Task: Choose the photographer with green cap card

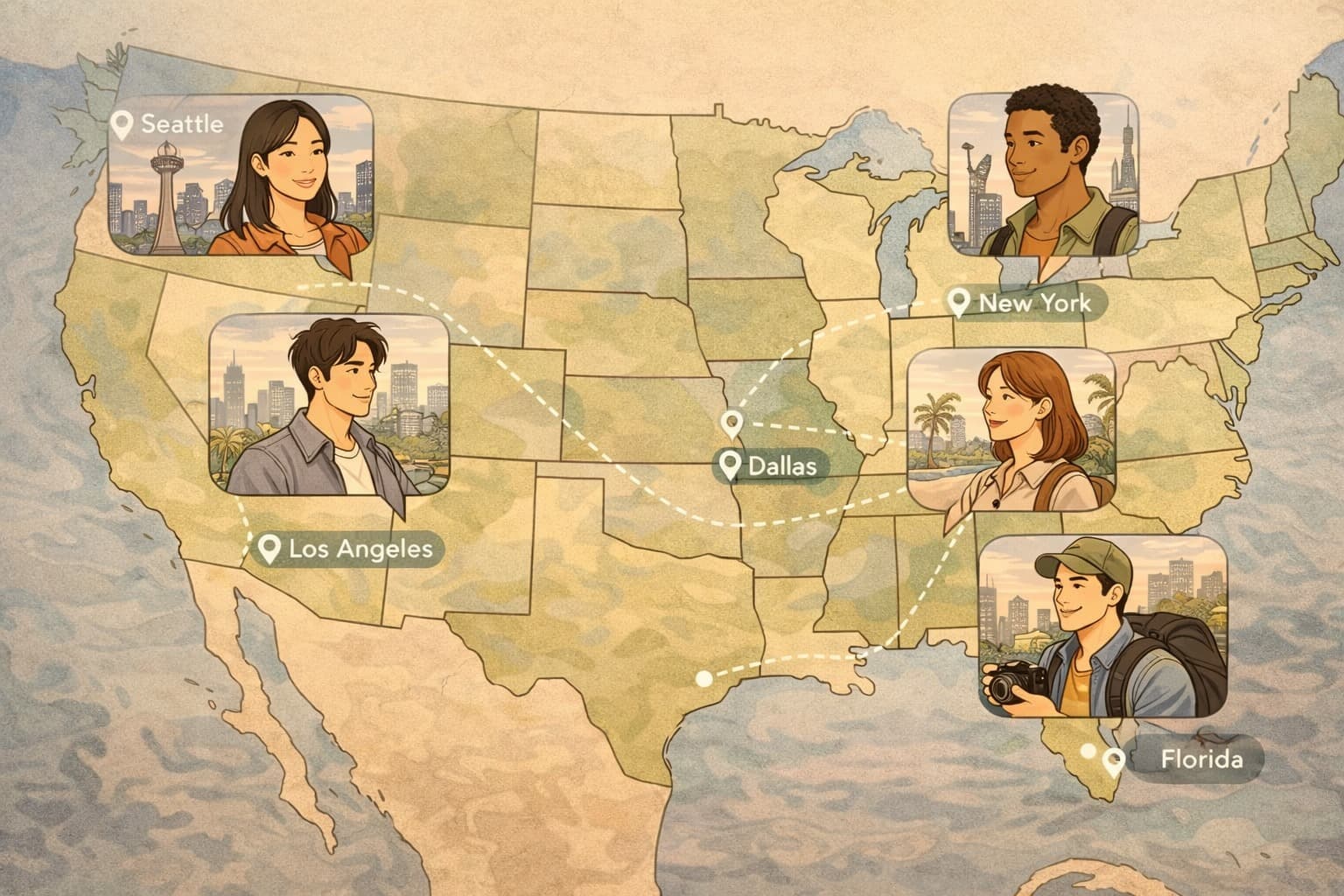Action: tap(1102, 625)
